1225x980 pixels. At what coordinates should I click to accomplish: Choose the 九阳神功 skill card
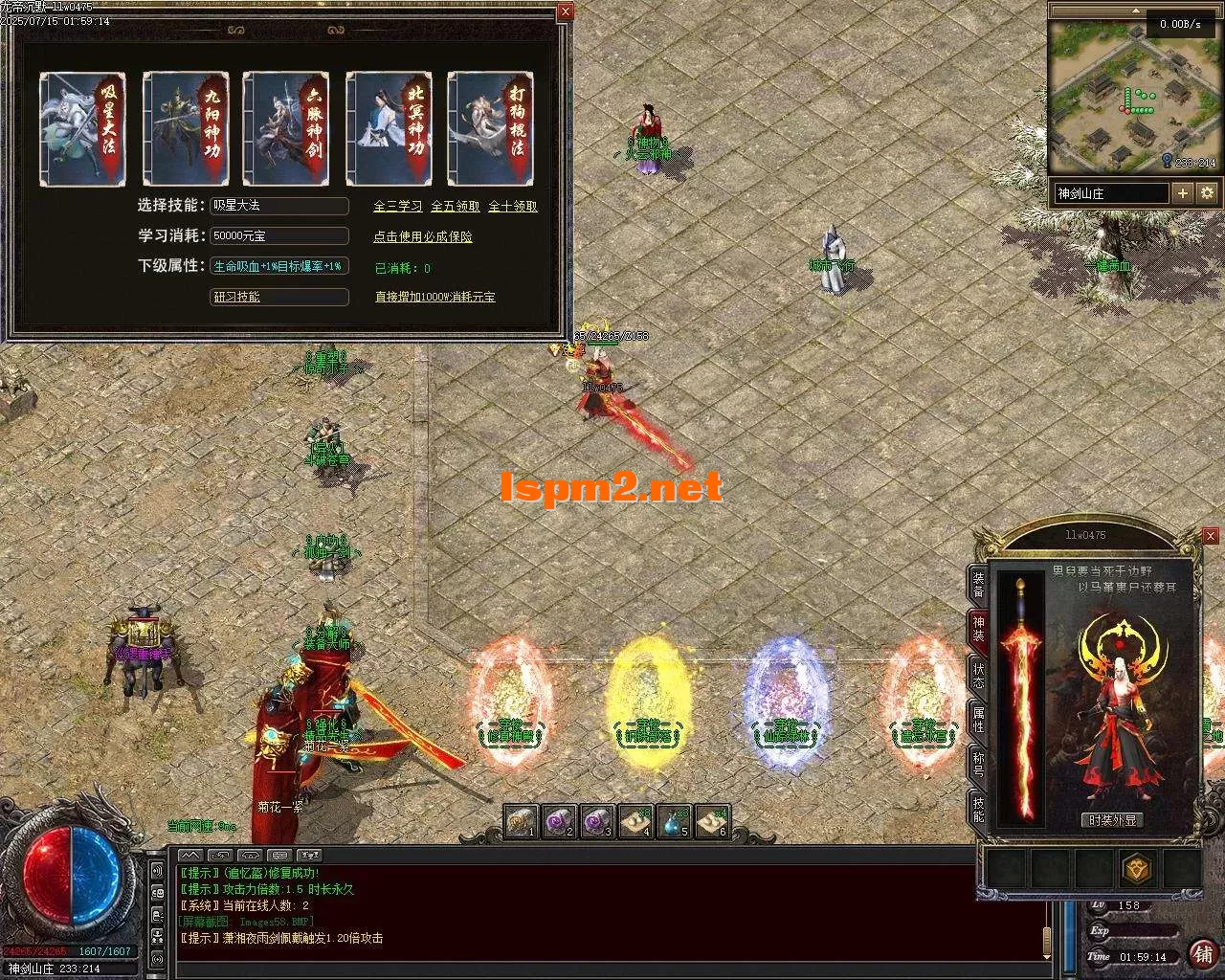click(187, 129)
